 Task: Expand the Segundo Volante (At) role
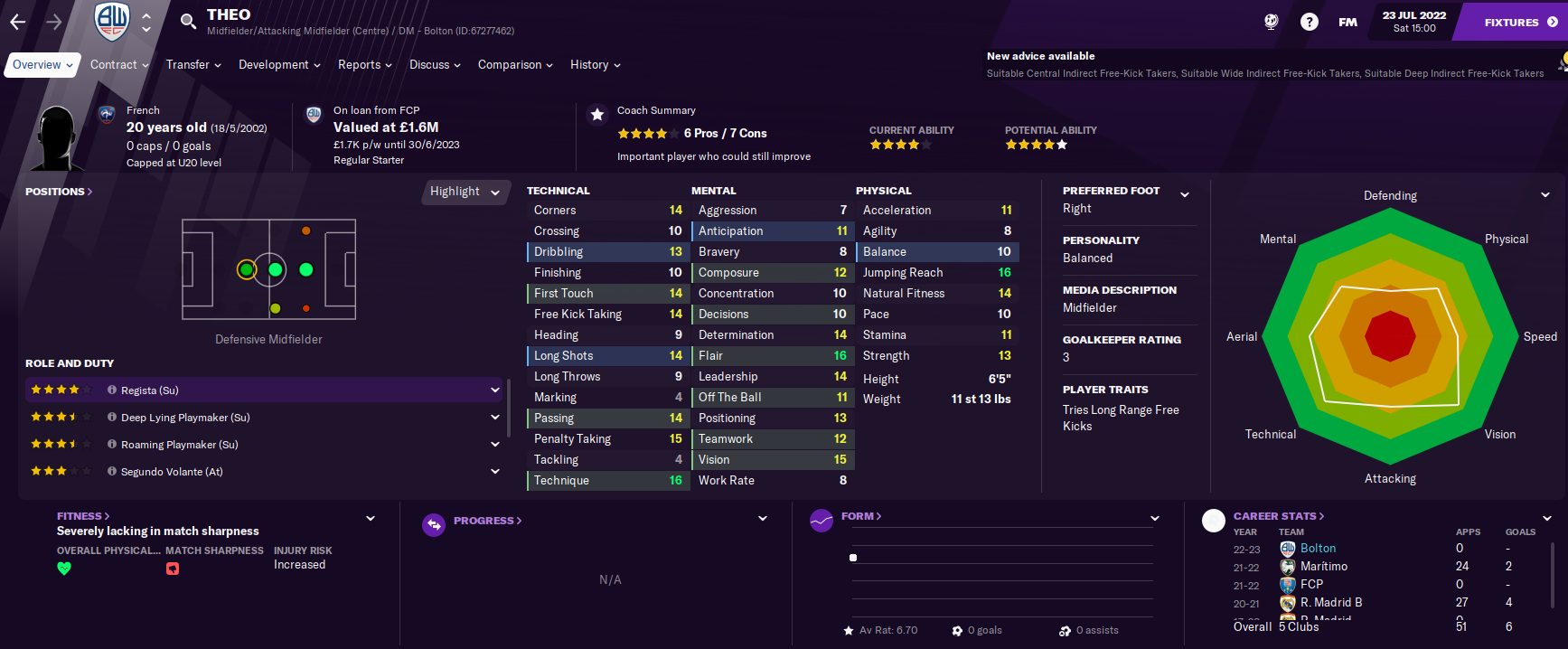pyautogui.click(x=495, y=472)
